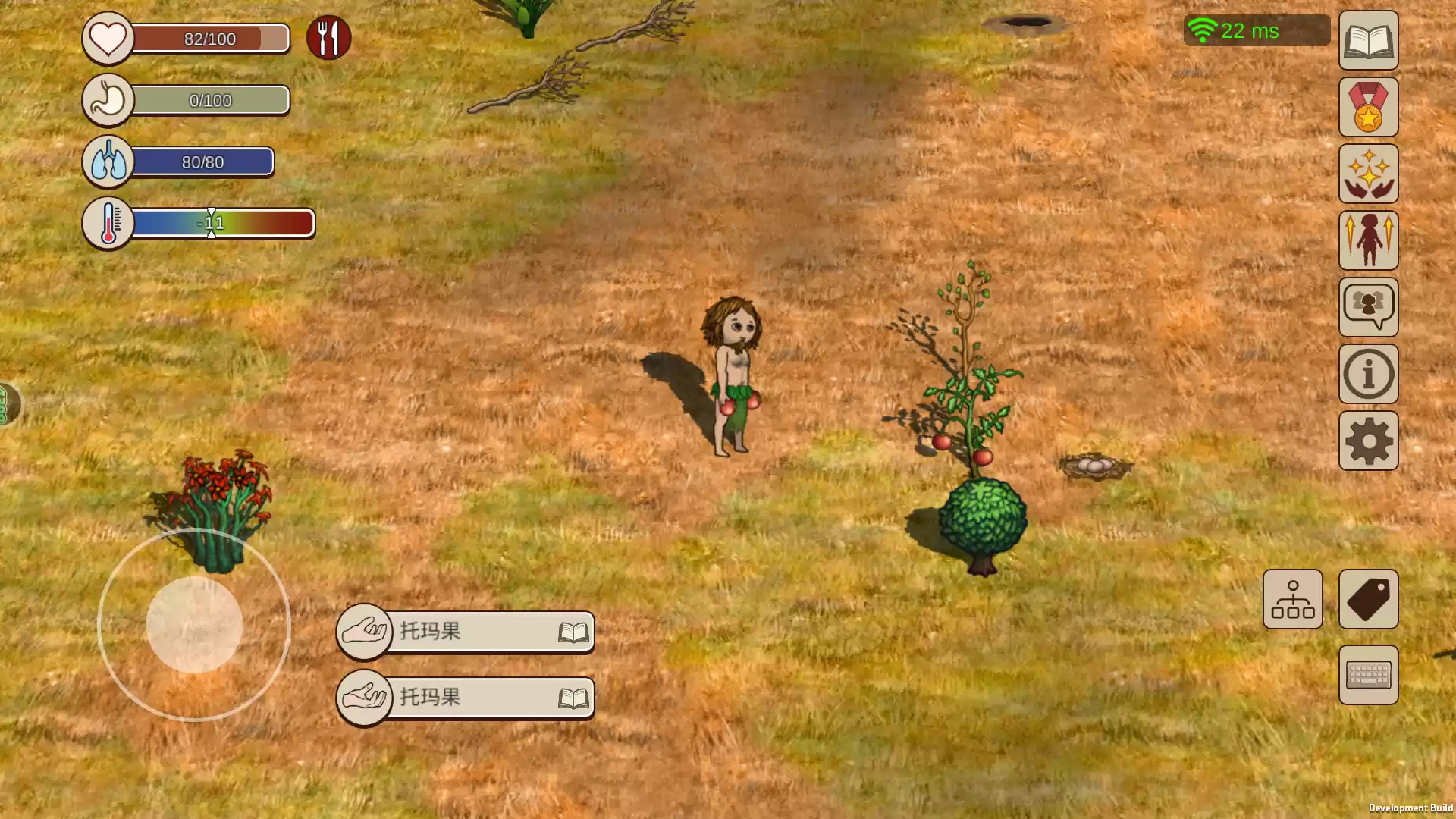1456x819 pixels.
Task: Tap the virtual joystick thumb pad
Action: pyautogui.click(x=194, y=625)
